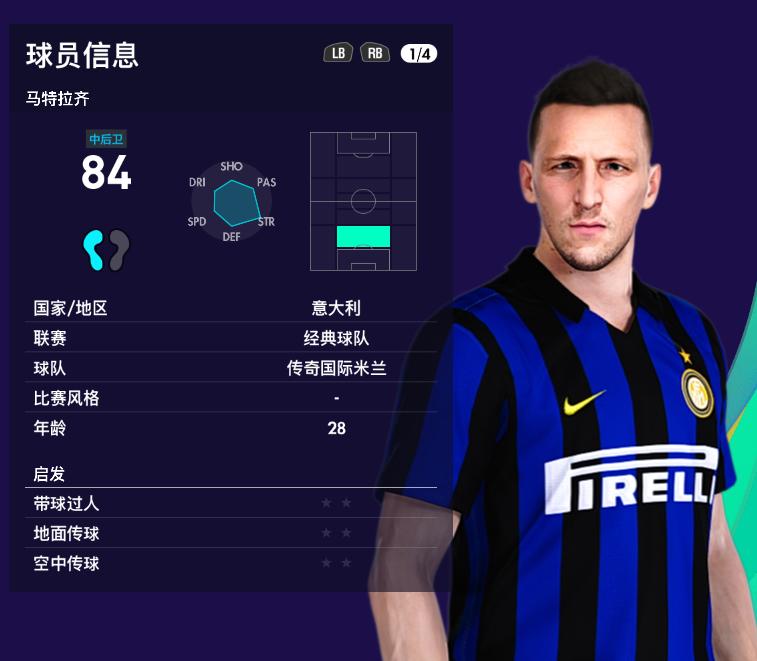Choose the 球队 row
Image resolution: width=757 pixels, height=661 pixels.
pyautogui.click(x=234, y=368)
